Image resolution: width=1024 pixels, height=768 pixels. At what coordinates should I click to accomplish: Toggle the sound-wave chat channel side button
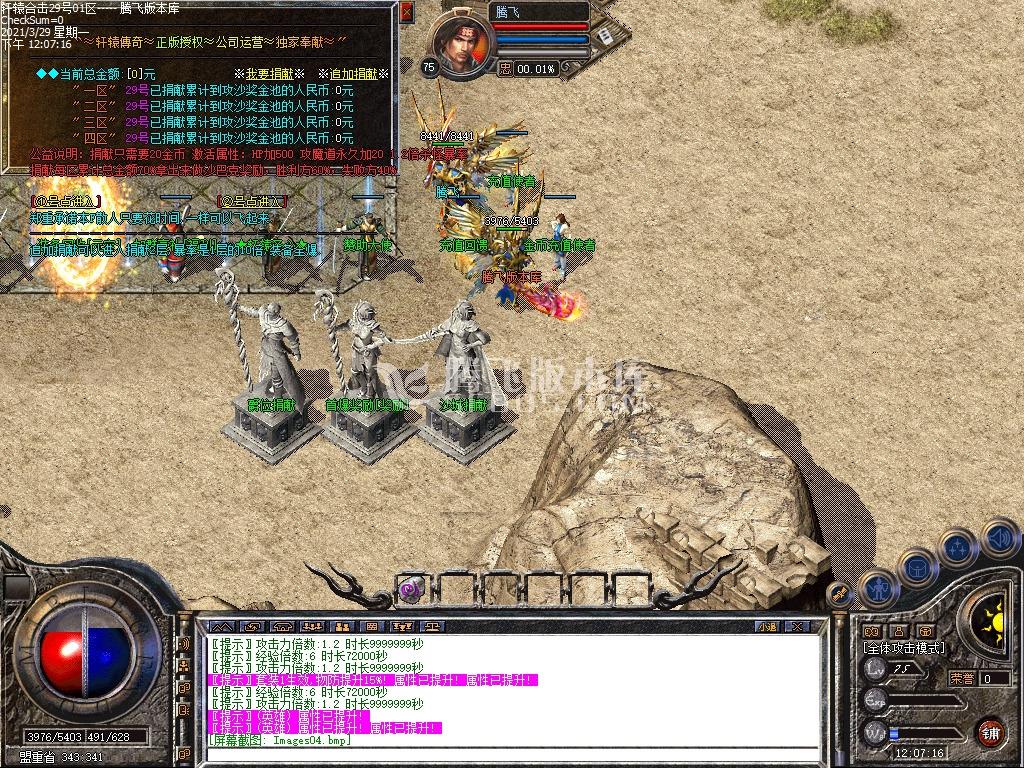click(x=184, y=645)
